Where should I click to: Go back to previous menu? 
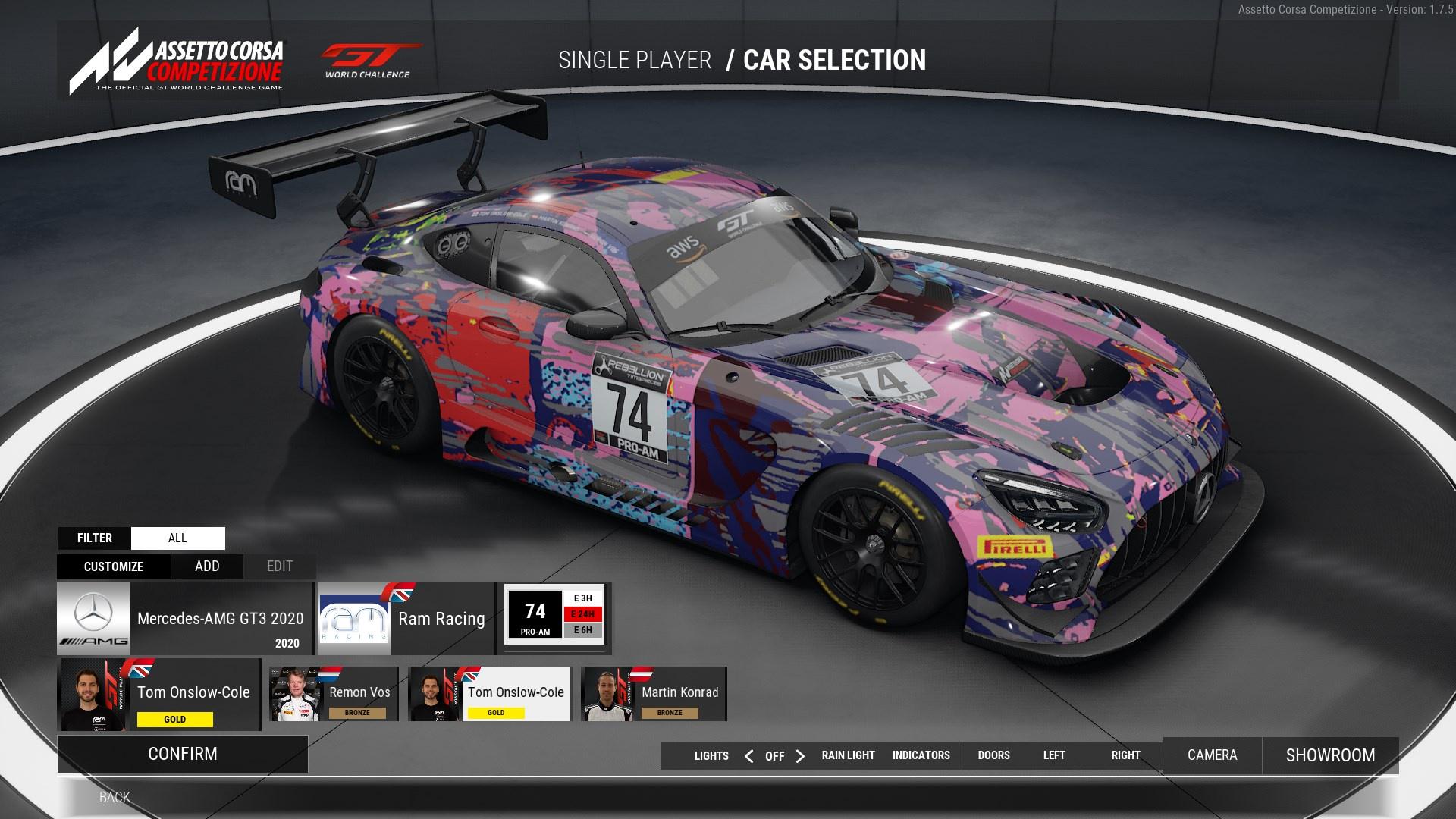click(x=115, y=797)
